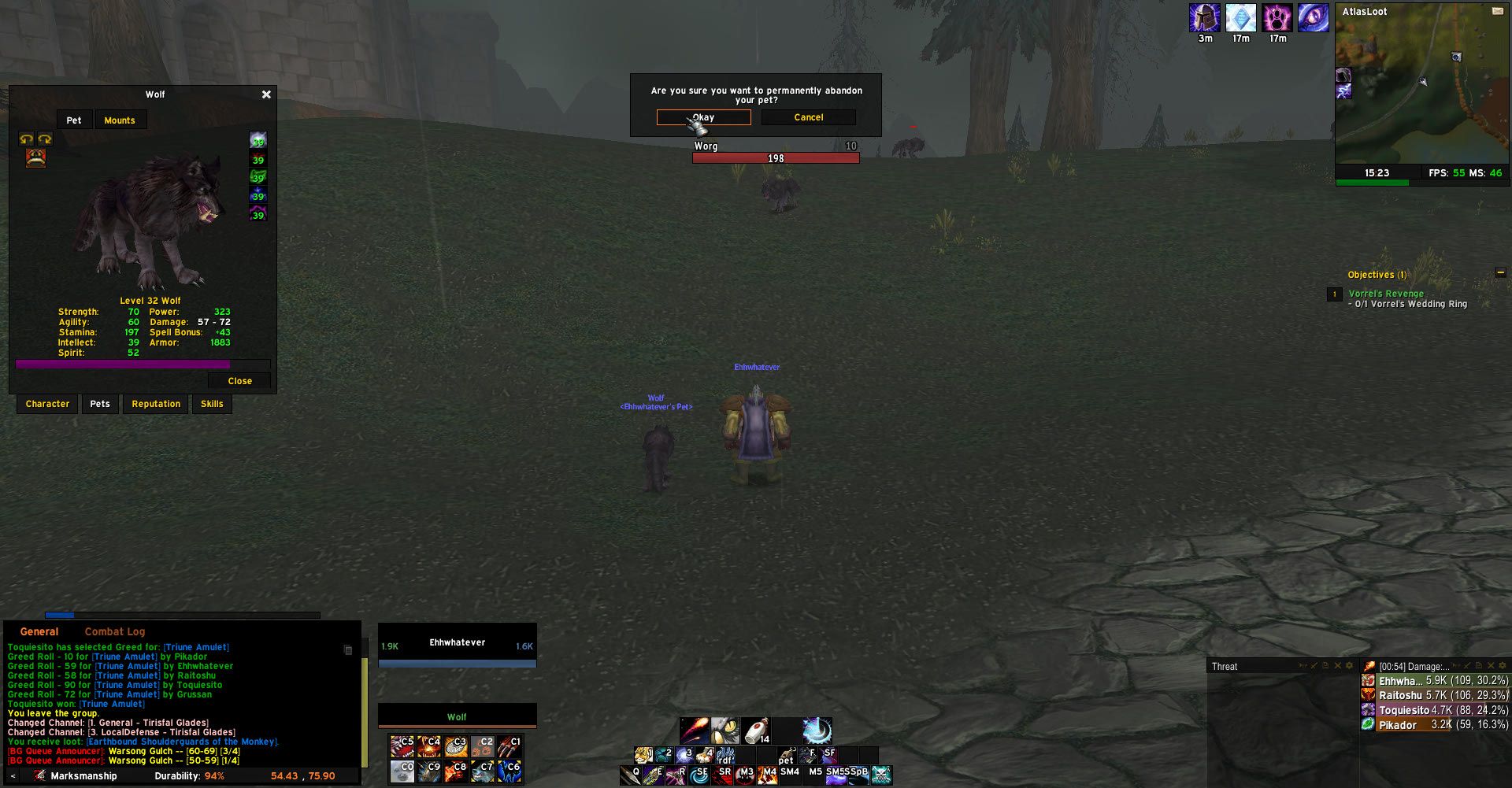Click the pet summon icon labeled pet
This screenshot has height=788, width=1512.
(x=785, y=756)
